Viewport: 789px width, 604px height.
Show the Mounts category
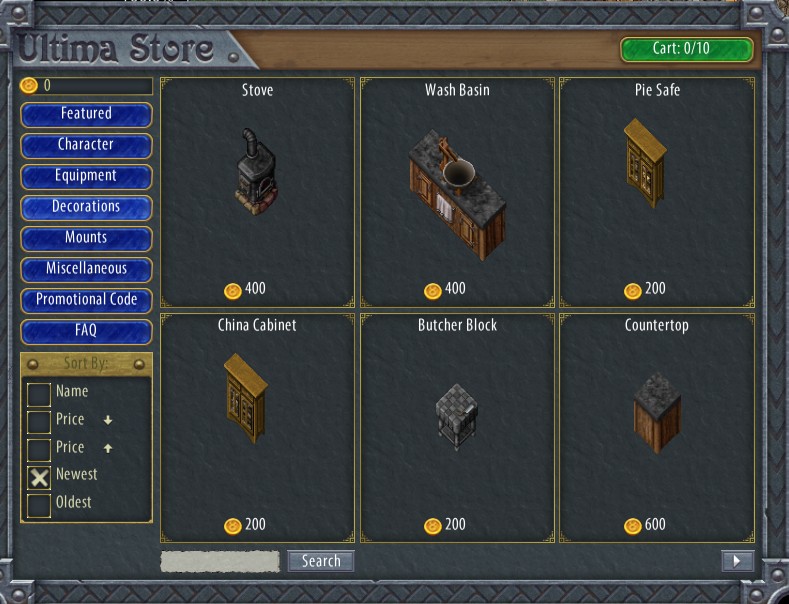pyautogui.click(x=86, y=238)
